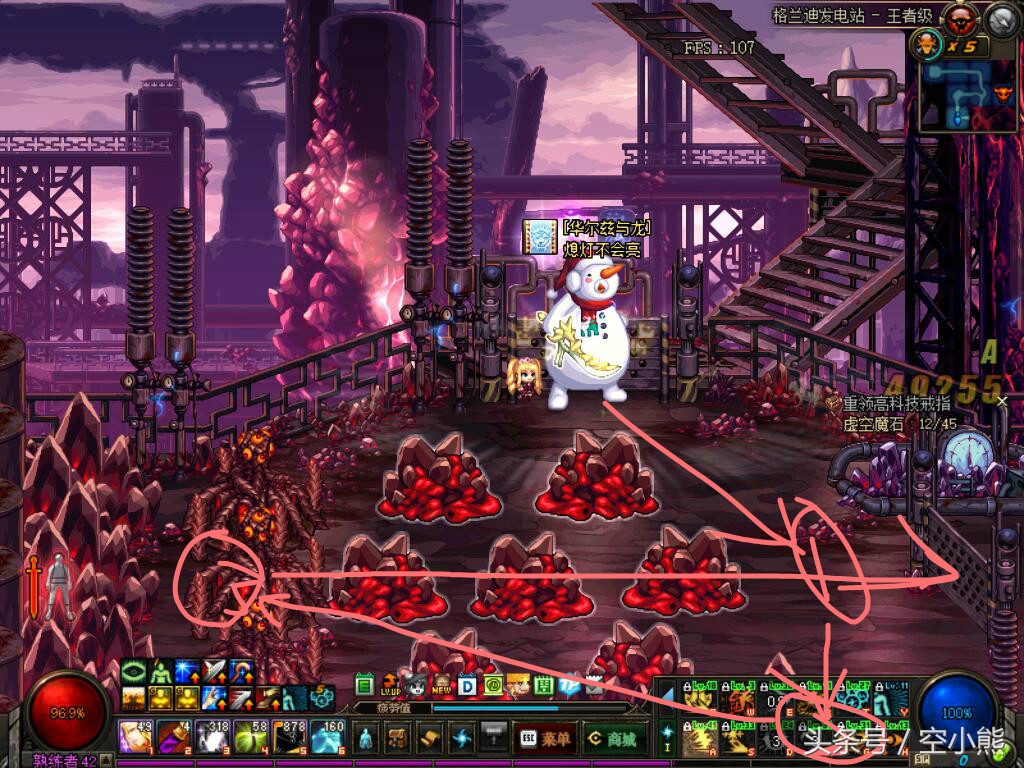Image resolution: width=1024 pixels, height=768 pixels.
Task: Open the inventory chest button
Action: tap(398, 738)
